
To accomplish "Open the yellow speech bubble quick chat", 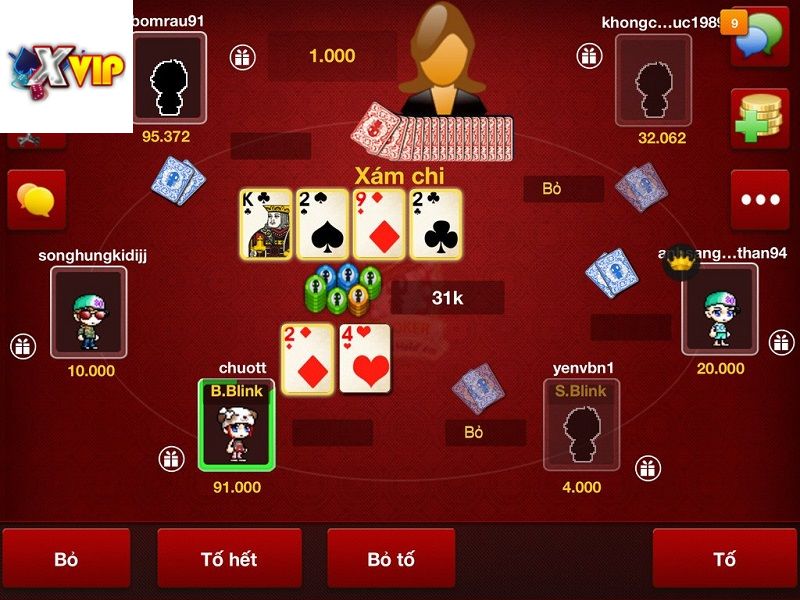I will (37, 199).
